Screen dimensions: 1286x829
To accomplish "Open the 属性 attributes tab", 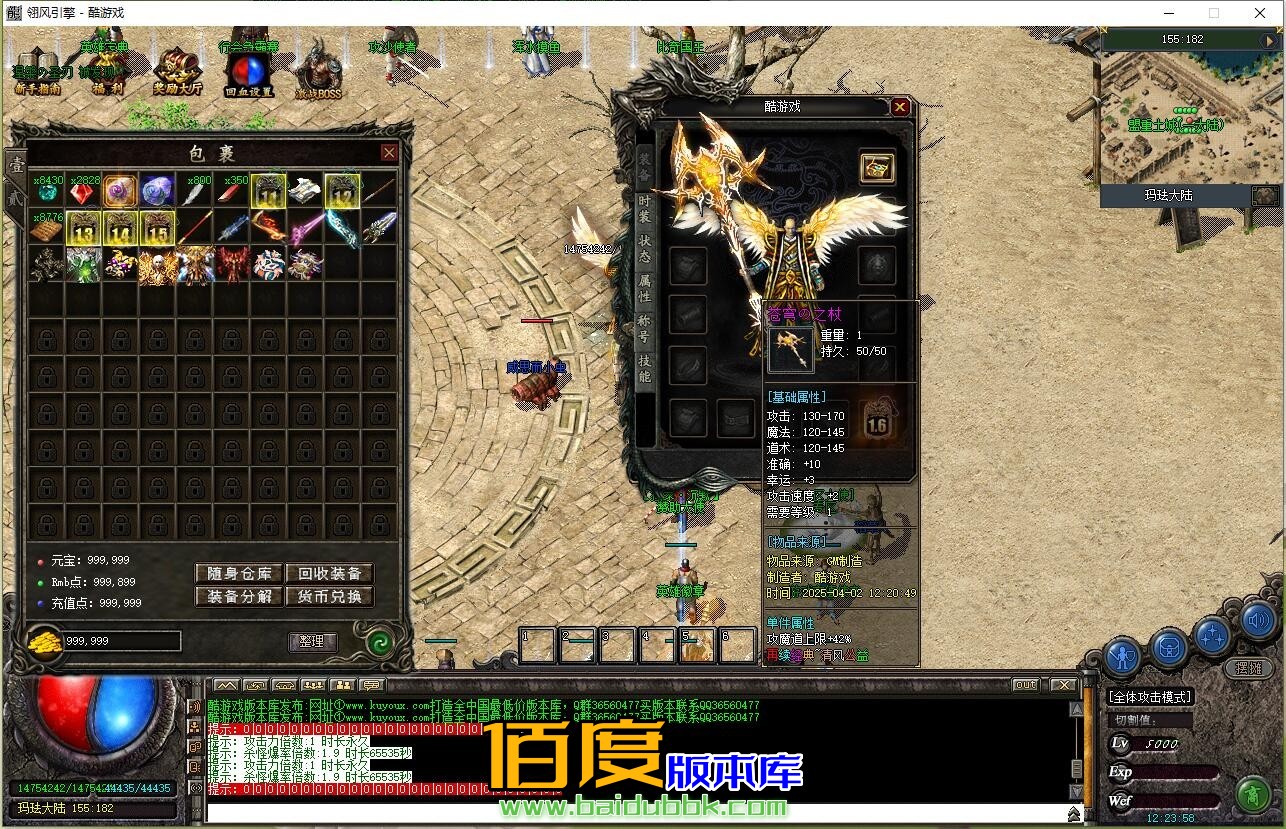I will point(645,288).
